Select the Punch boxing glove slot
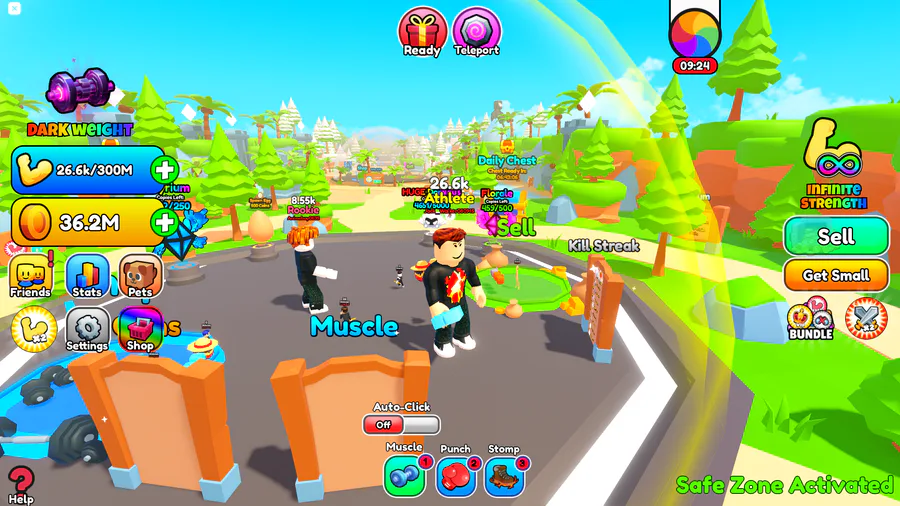The image size is (900, 506). pos(455,476)
